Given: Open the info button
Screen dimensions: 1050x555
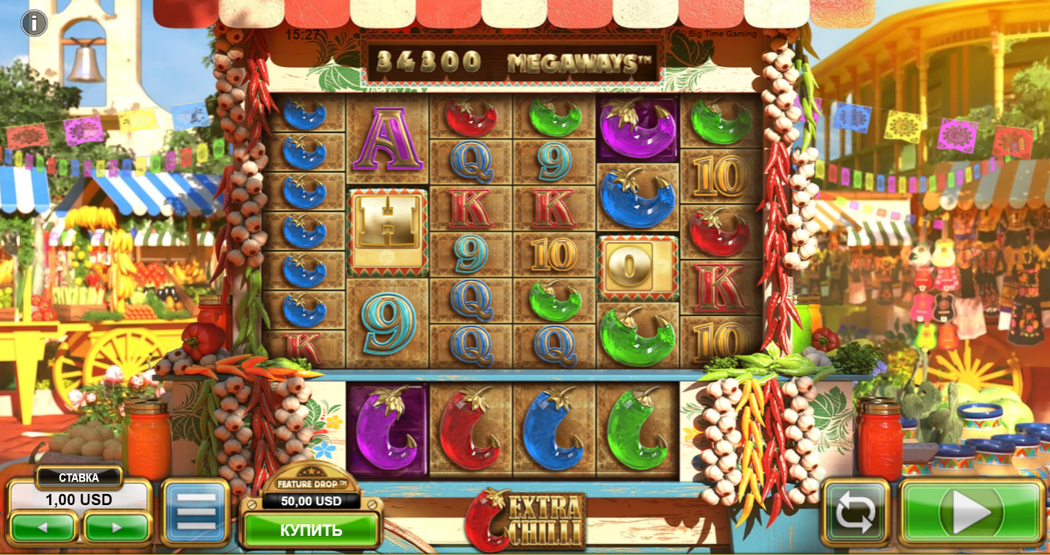Looking at the screenshot, I should [x=34, y=23].
